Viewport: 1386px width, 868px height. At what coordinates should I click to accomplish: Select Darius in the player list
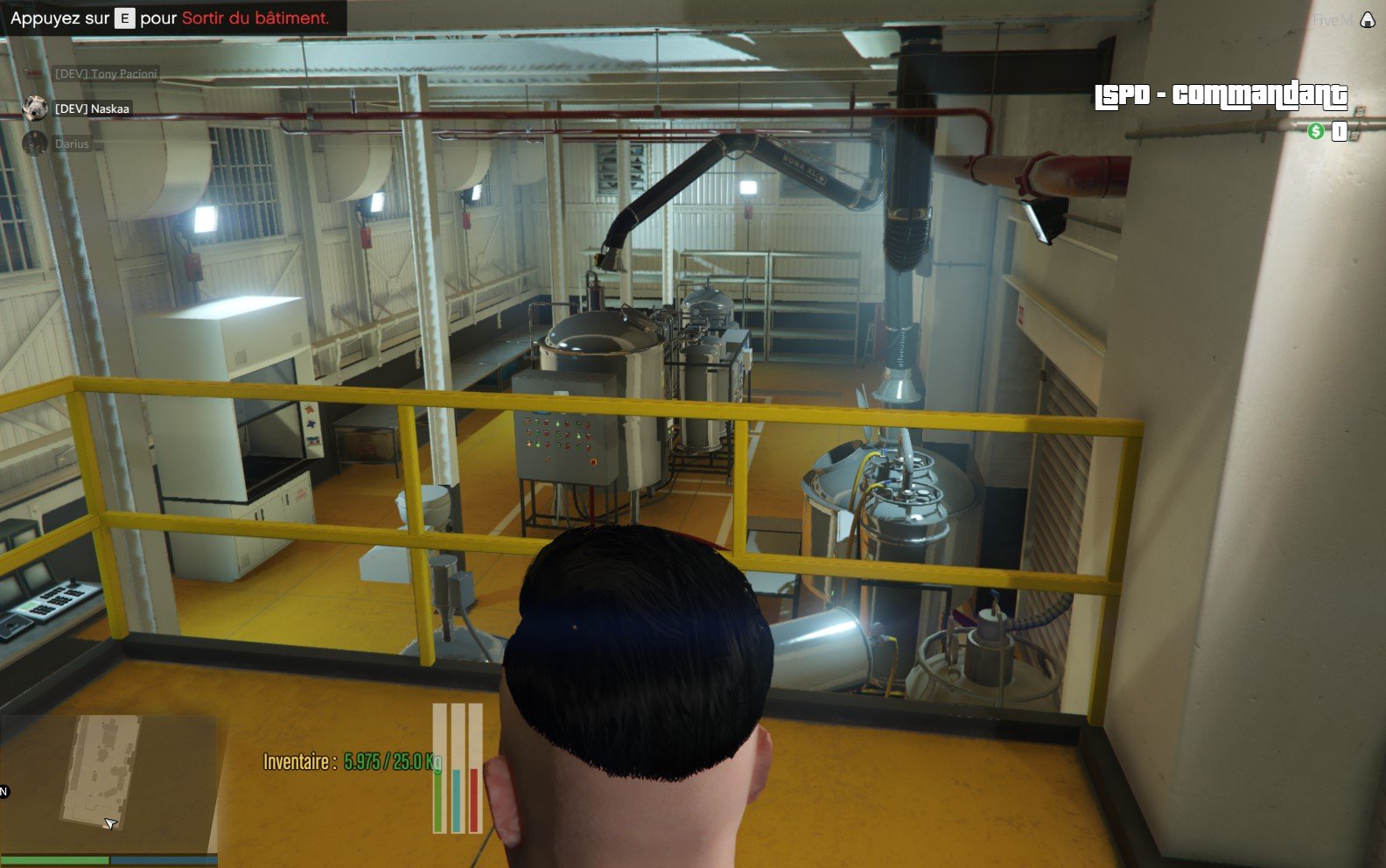[x=72, y=143]
